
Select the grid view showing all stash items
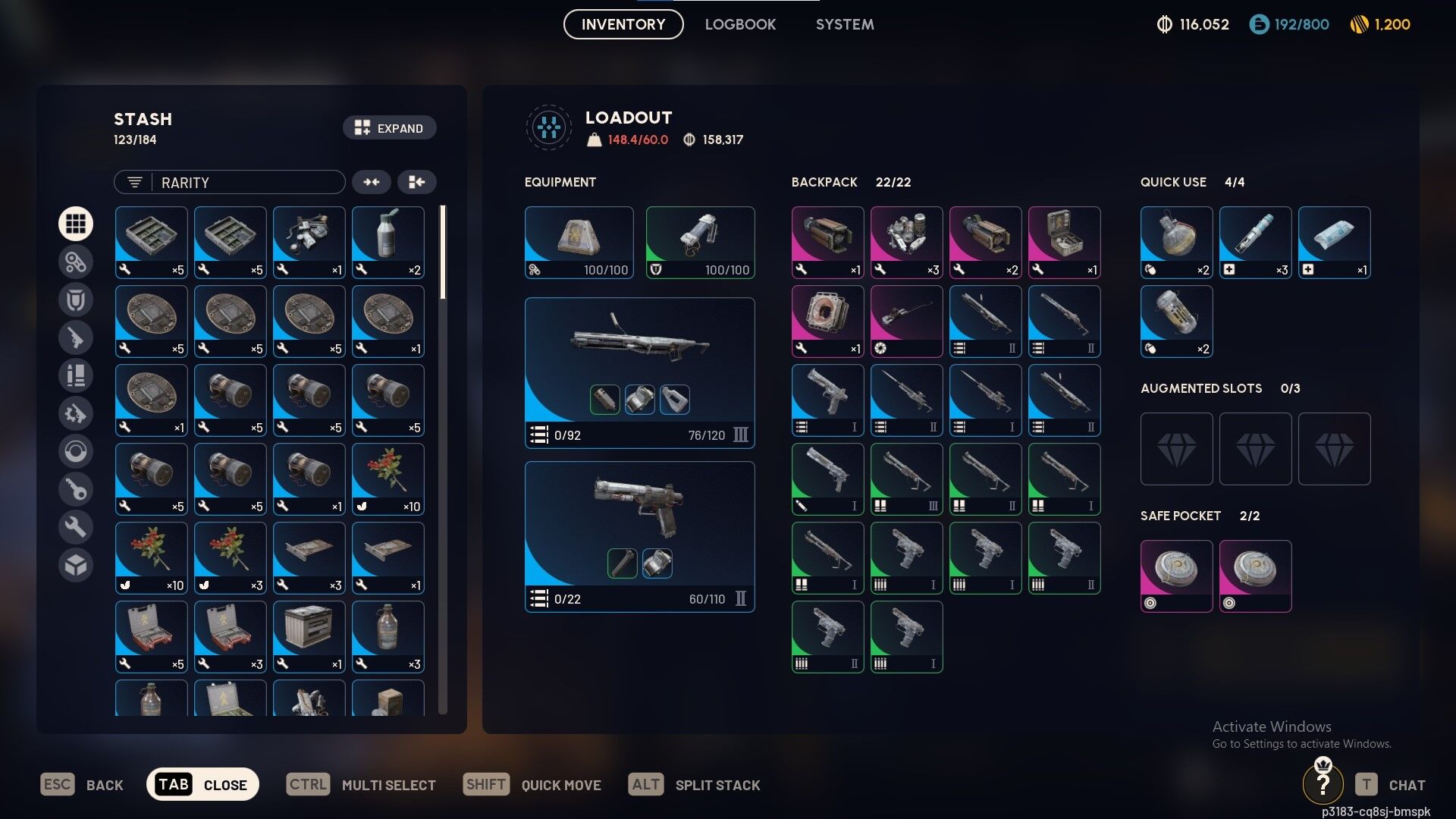pyautogui.click(x=76, y=224)
